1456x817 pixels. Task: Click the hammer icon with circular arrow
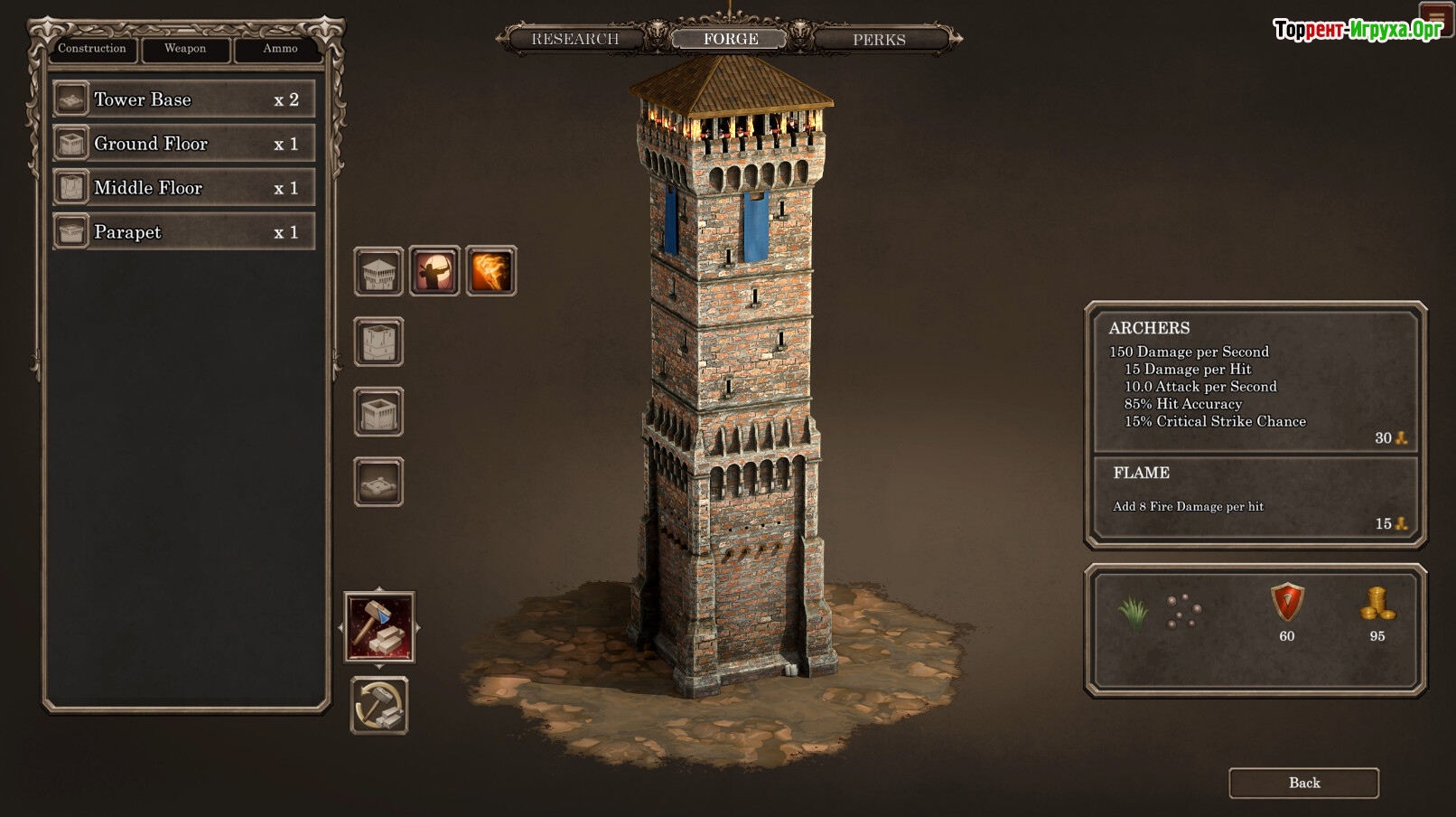tap(379, 705)
